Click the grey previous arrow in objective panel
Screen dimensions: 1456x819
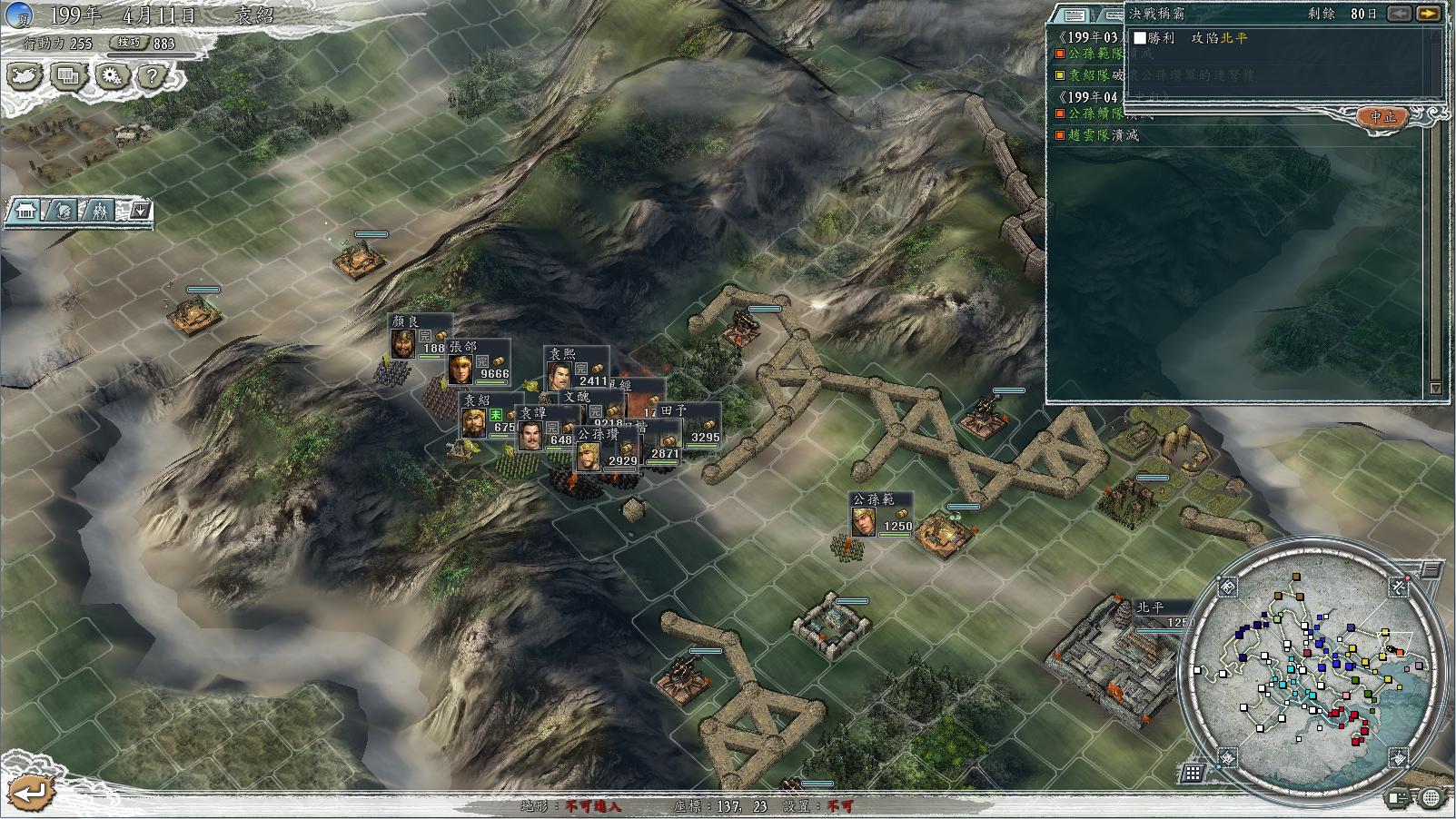click(1400, 14)
